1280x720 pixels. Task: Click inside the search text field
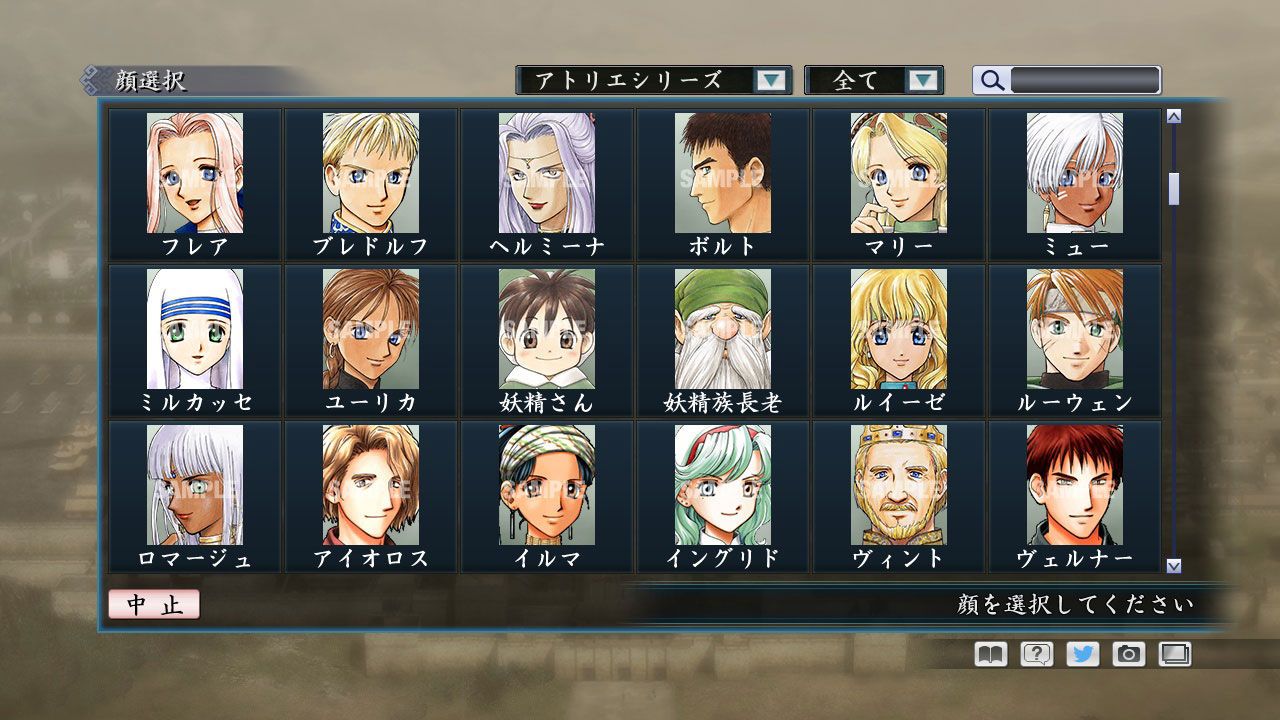[x=1085, y=80]
